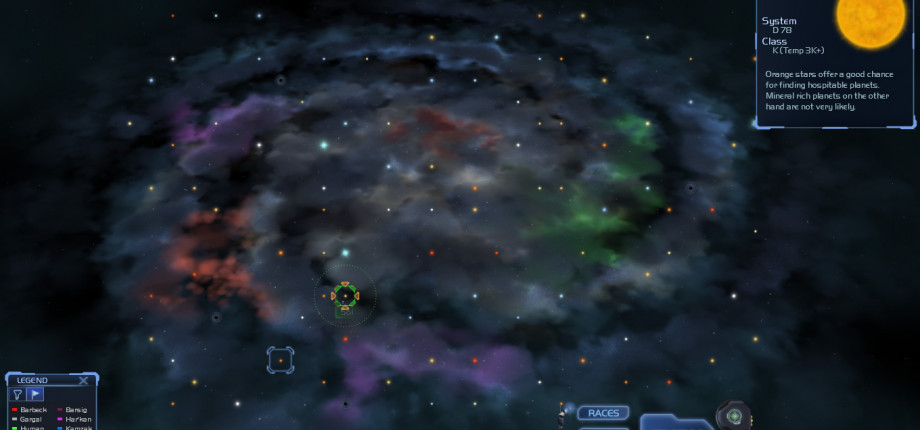Close the Legend panel
The image size is (920, 430).
[x=84, y=380]
